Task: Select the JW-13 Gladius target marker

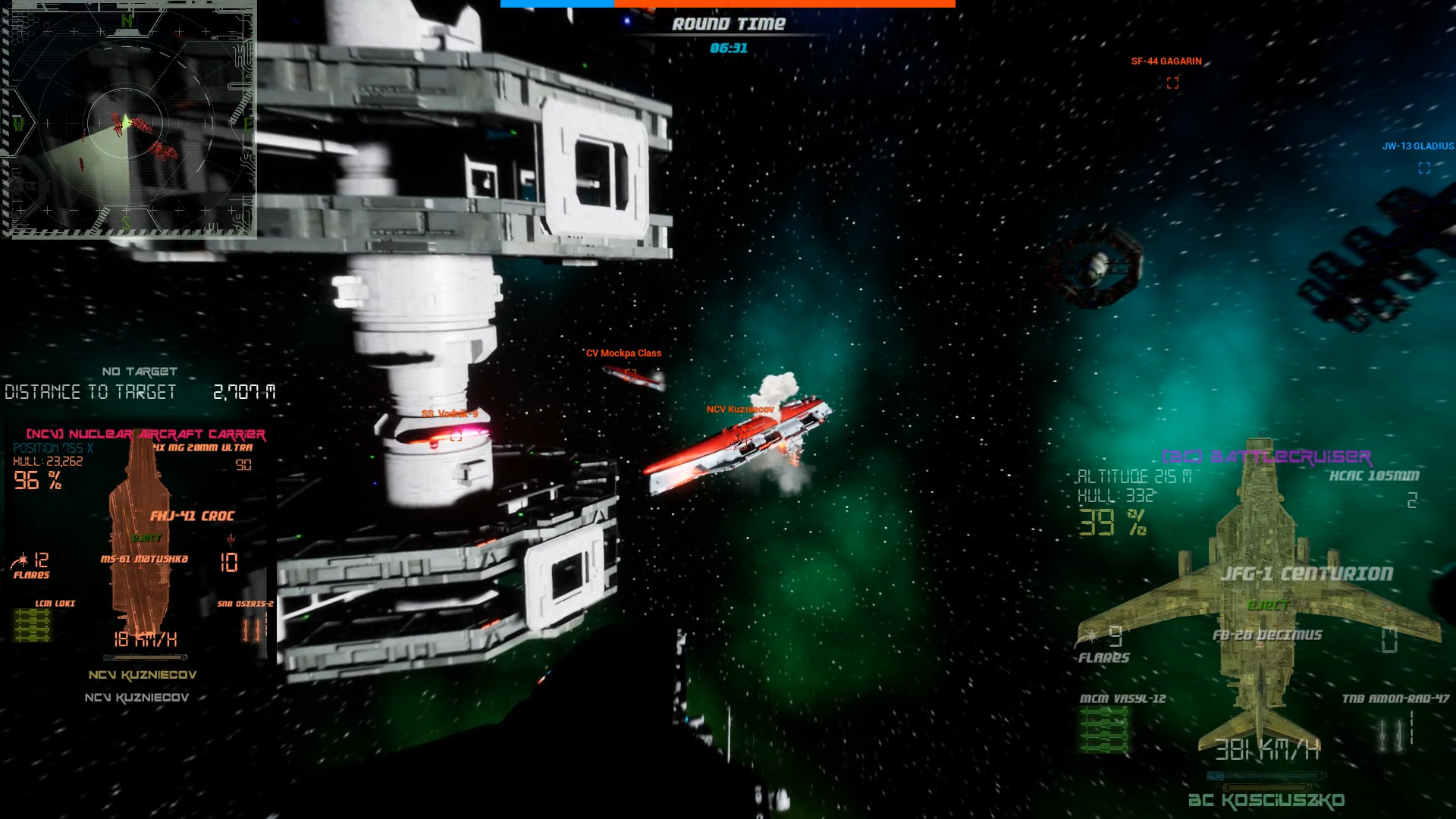Action: pos(1424,168)
